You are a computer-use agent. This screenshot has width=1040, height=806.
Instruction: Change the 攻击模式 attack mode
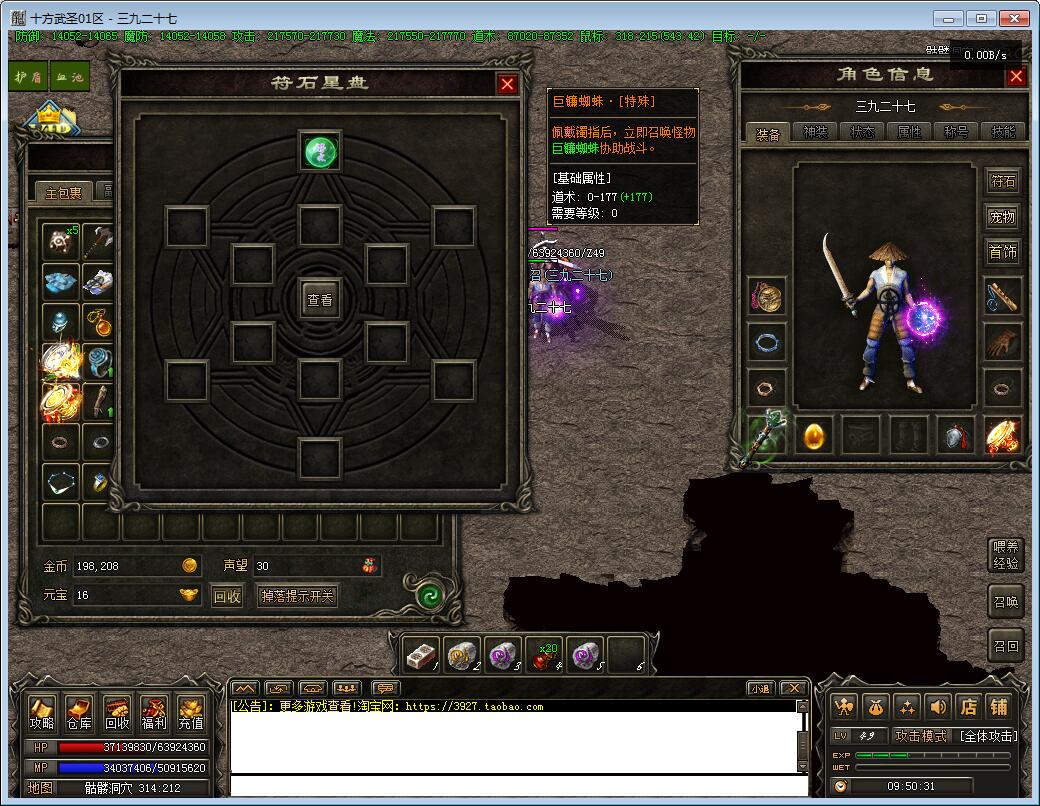[920, 736]
